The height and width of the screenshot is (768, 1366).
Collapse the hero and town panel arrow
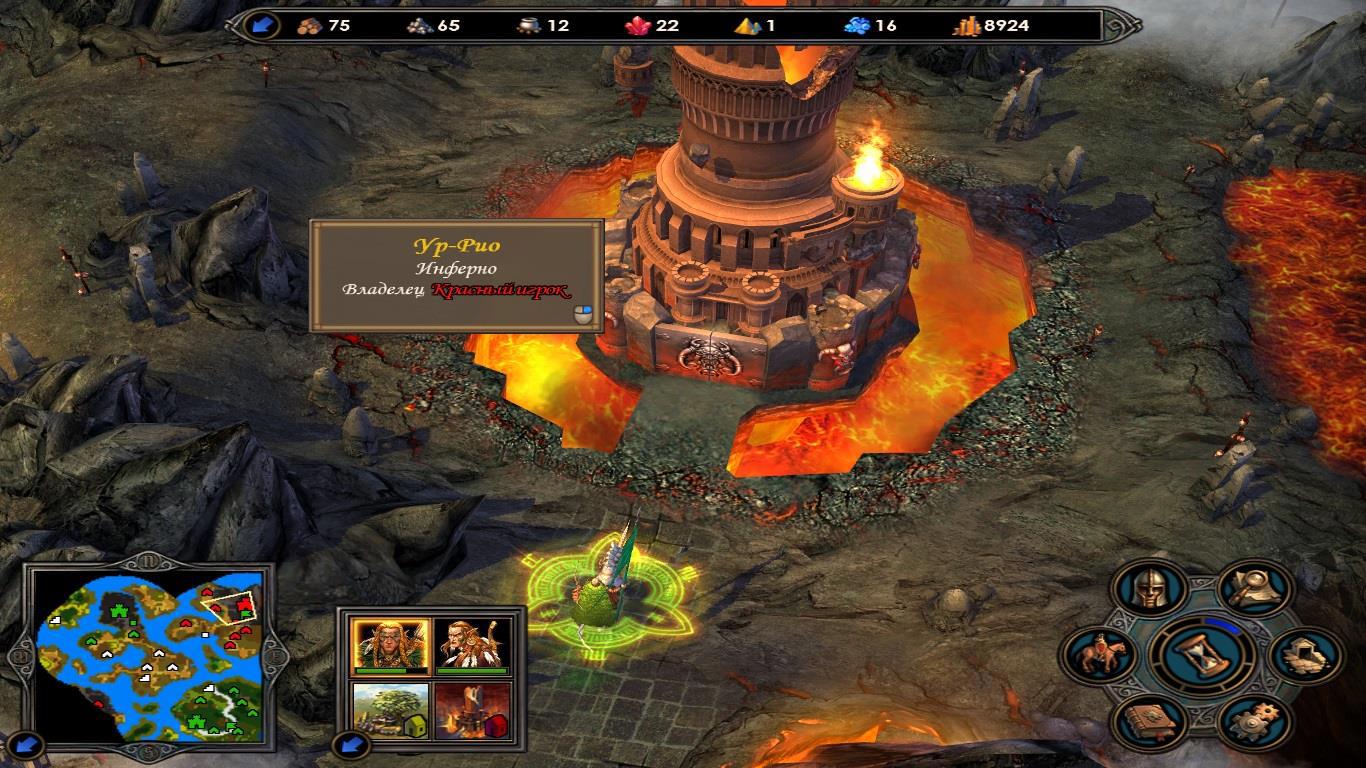pyautogui.click(x=351, y=743)
